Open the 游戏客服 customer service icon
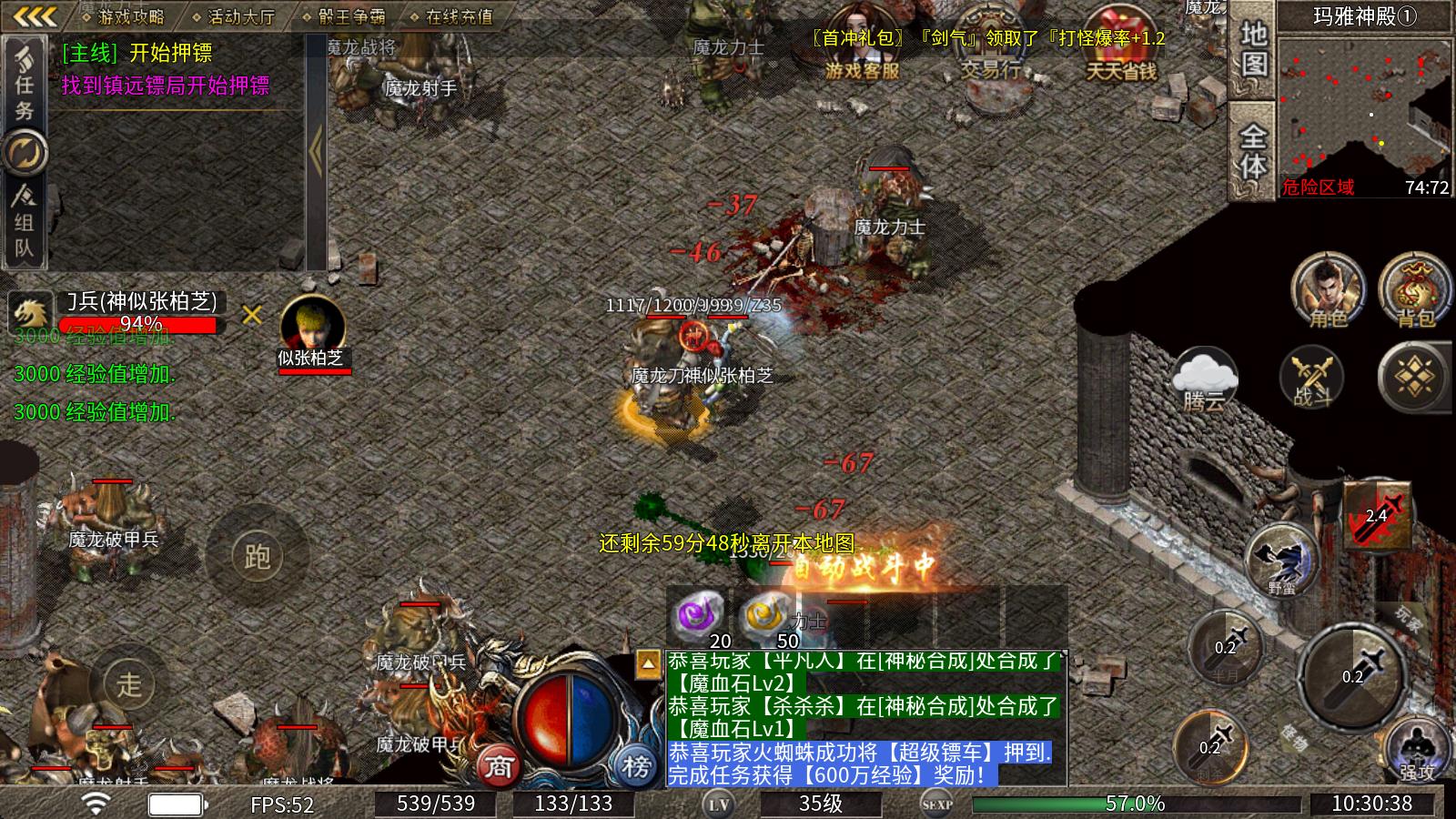This screenshot has width=1456, height=819. pyautogui.click(x=861, y=44)
